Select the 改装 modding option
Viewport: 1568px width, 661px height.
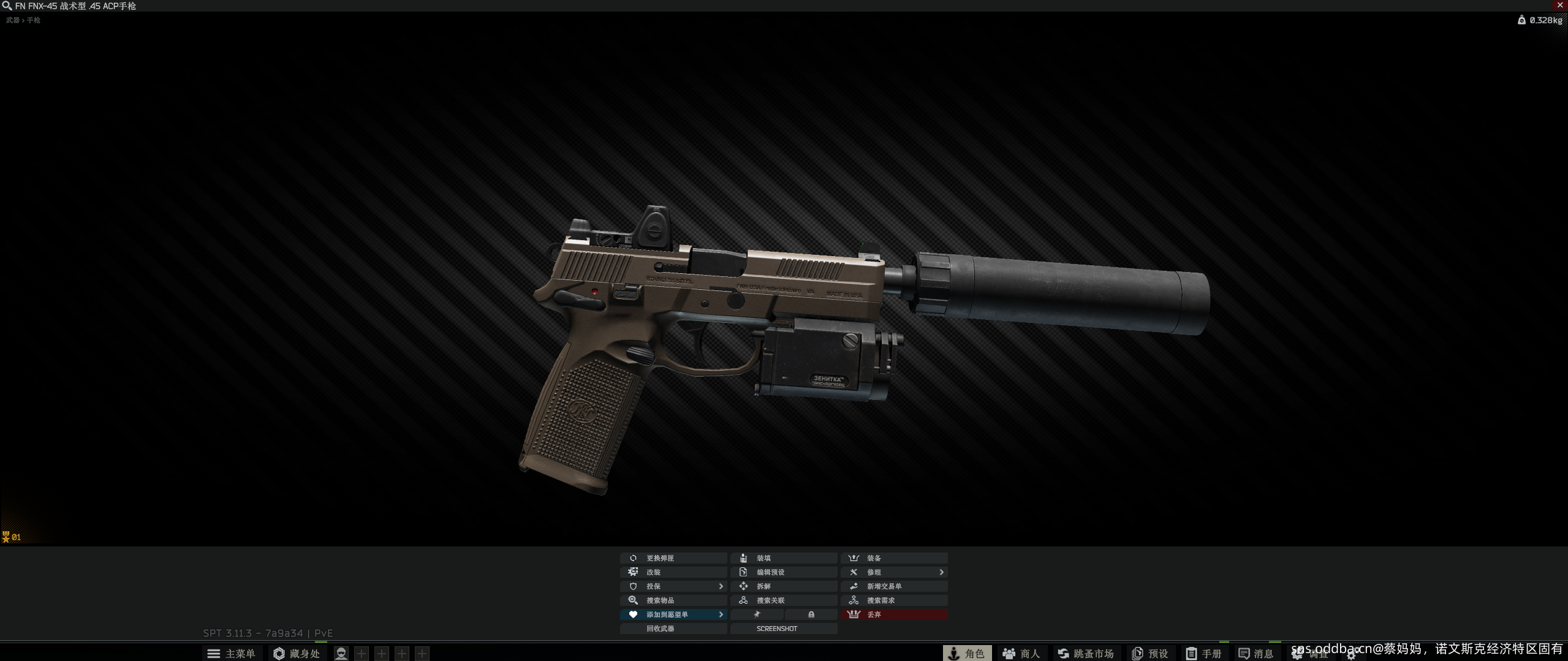click(673, 572)
